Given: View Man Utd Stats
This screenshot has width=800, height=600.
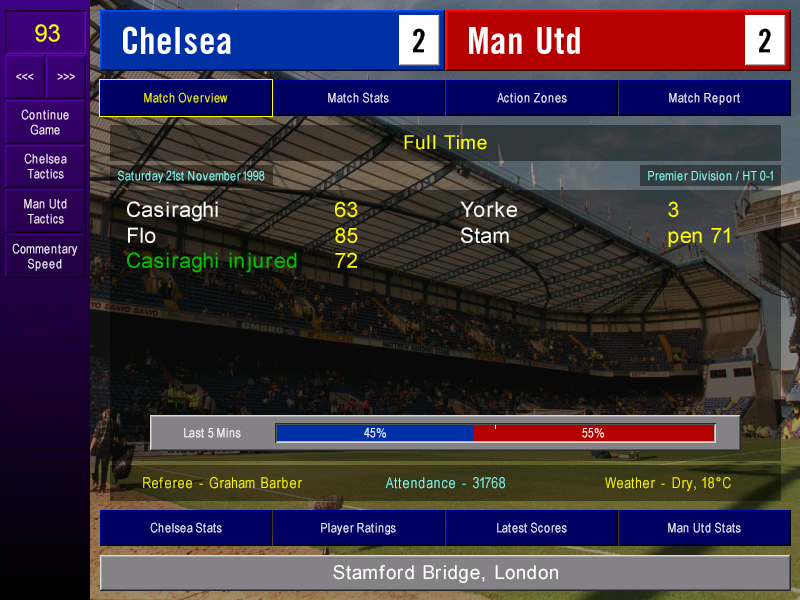Looking at the screenshot, I should [x=704, y=528].
